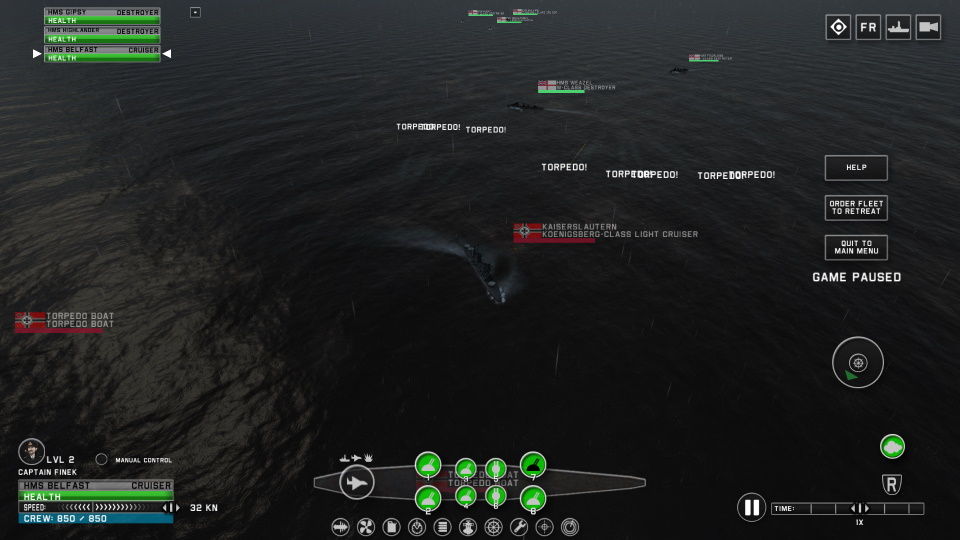Select the dark turret number 7

(x=533, y=464)
